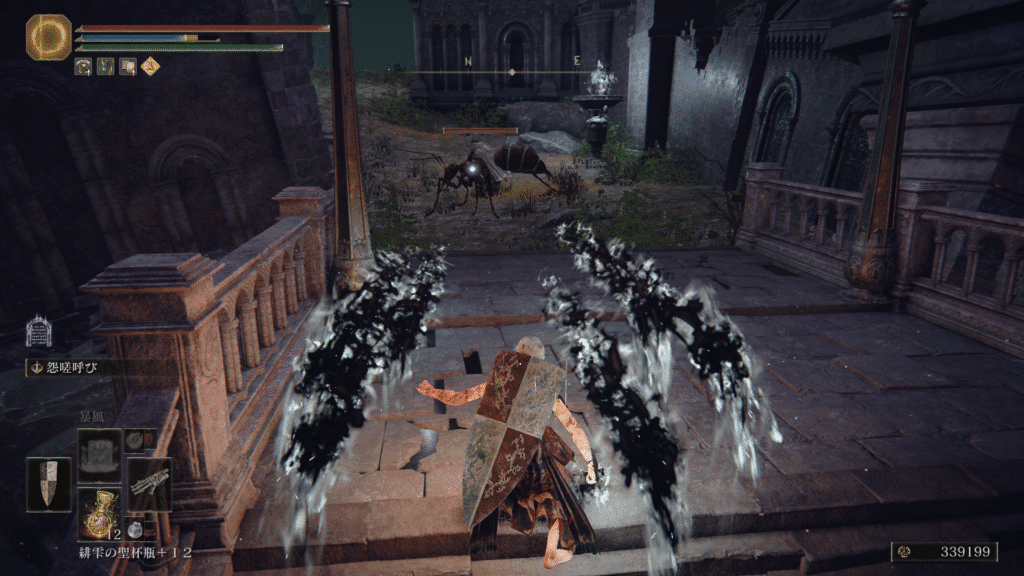Click the golden rune emblem icon

pos(48,37)
